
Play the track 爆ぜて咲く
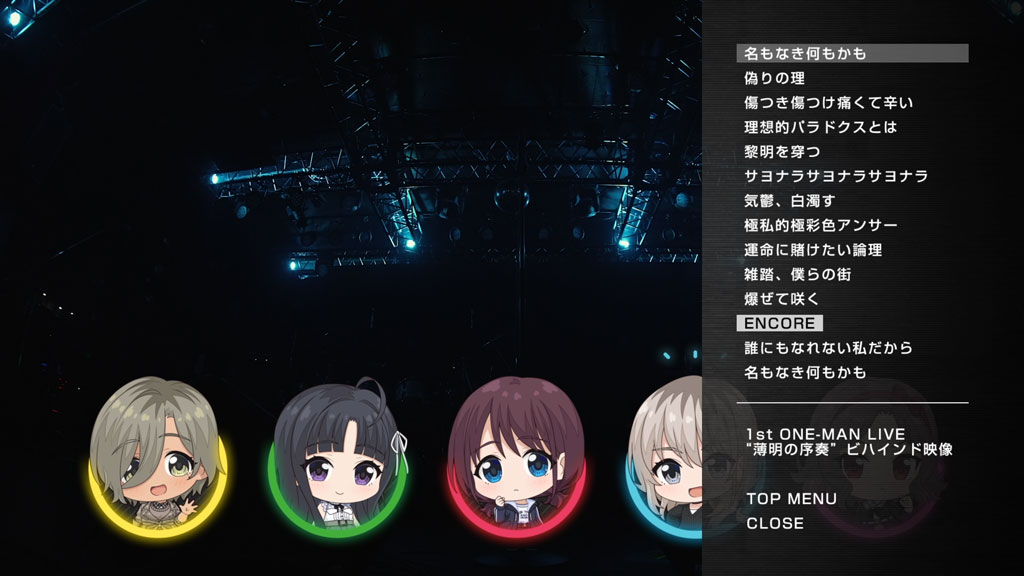point(782,299)
